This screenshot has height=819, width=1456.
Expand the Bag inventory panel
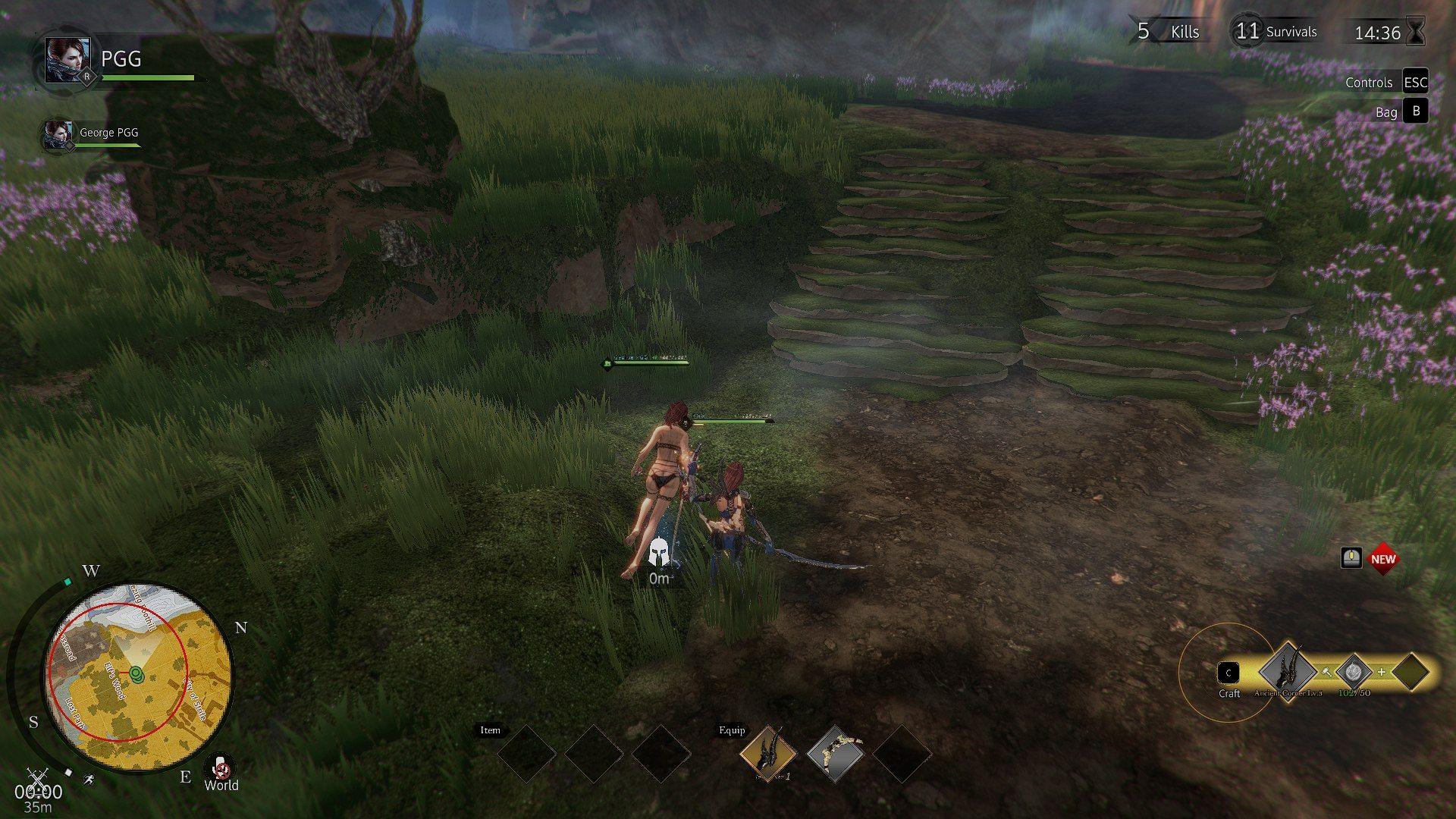coord(1415,111)
